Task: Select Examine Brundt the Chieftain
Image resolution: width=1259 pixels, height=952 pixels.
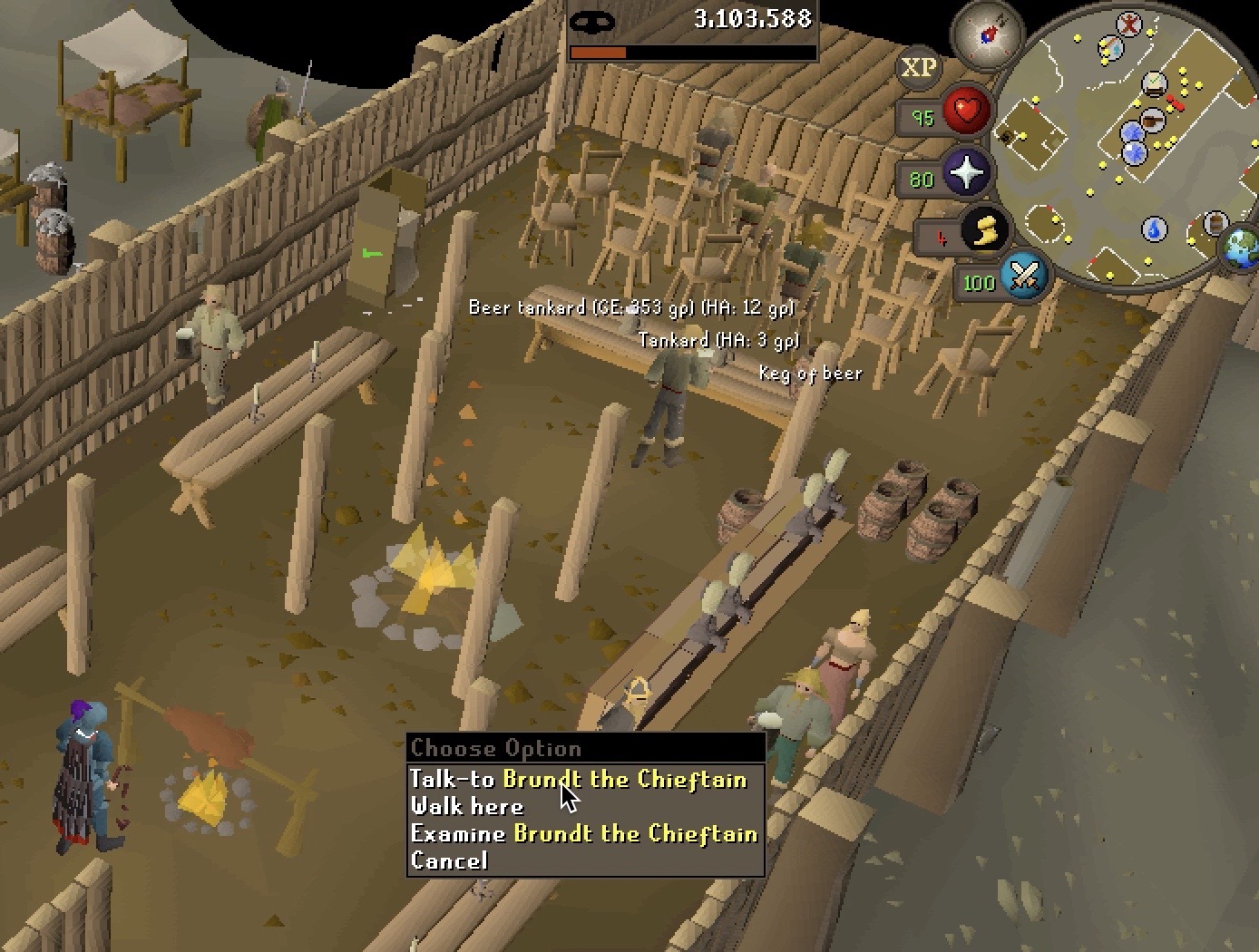Action: coord(585,833)
